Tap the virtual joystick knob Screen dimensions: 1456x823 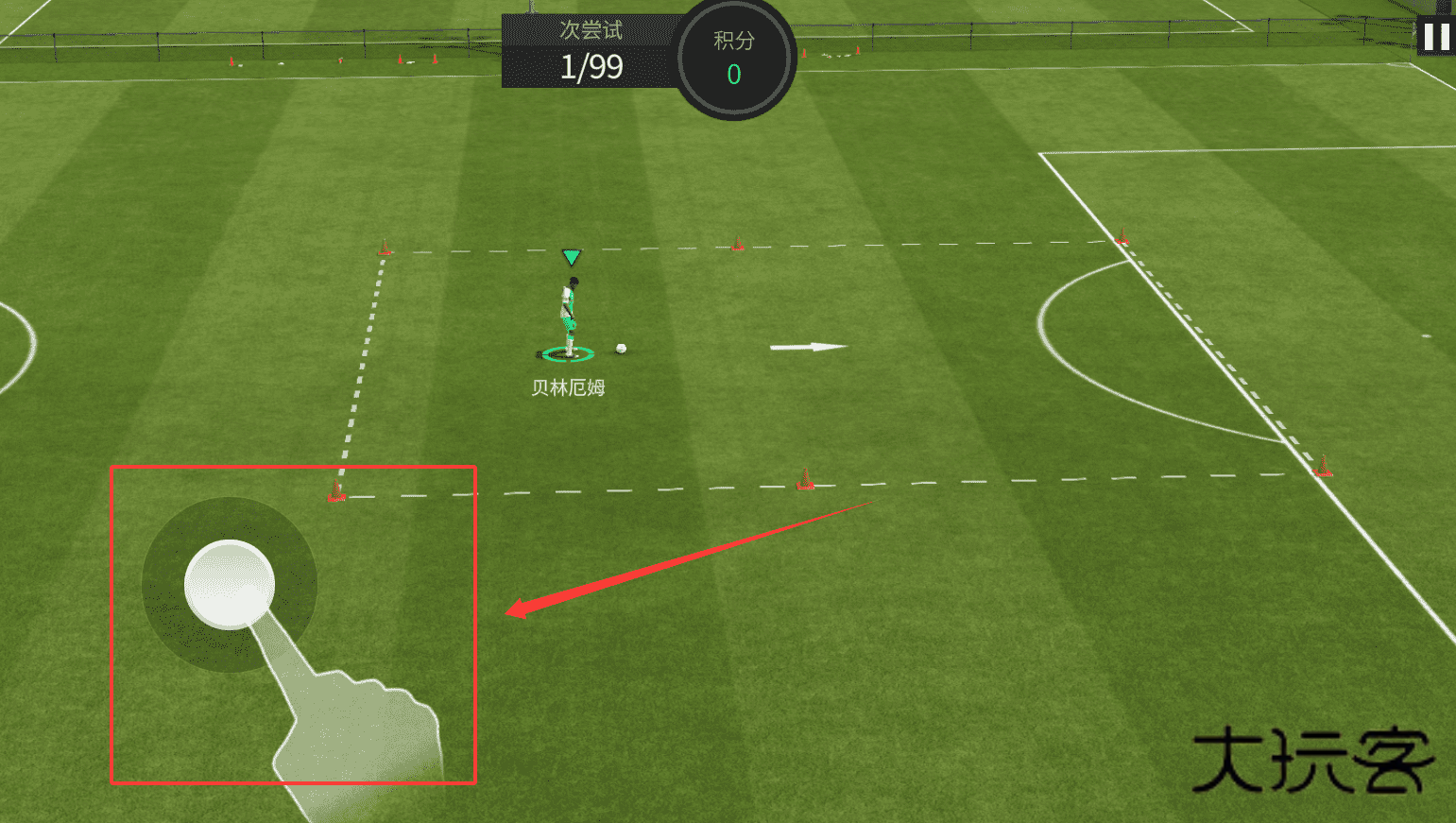click(230, 584)
